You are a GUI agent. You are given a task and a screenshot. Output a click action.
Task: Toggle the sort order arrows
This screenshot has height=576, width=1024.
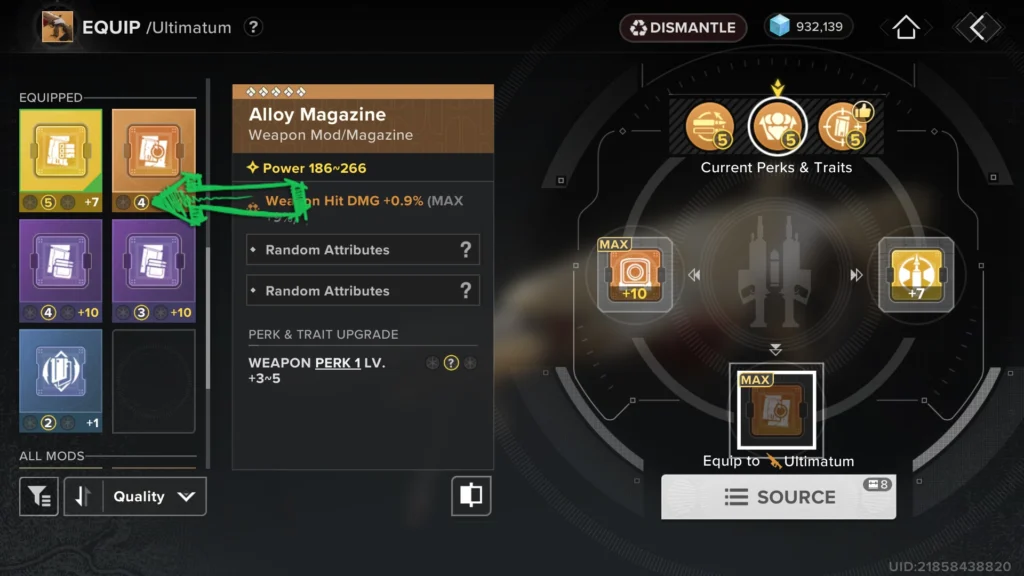pos(84,496)
